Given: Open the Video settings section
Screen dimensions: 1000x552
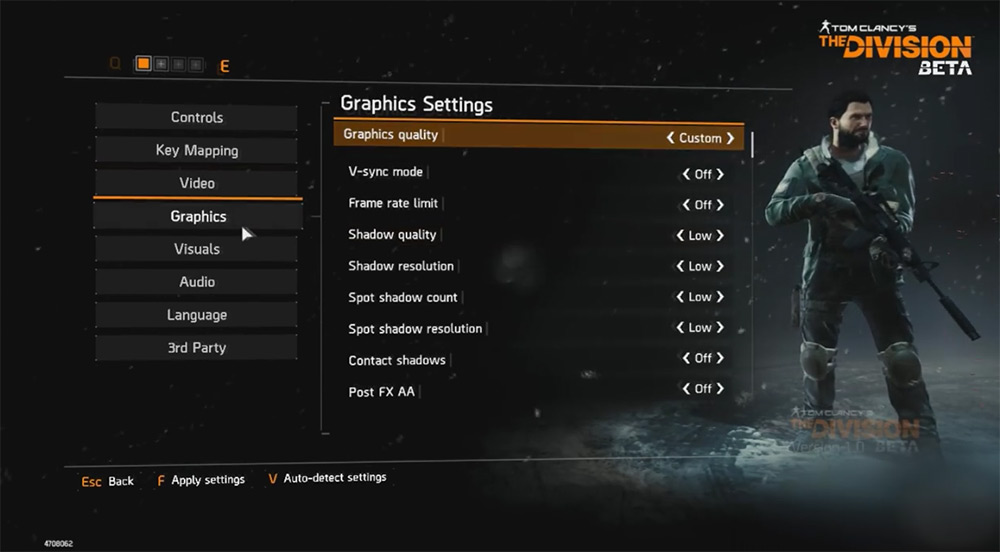Looking at the screenshot, I should (197, 183).
